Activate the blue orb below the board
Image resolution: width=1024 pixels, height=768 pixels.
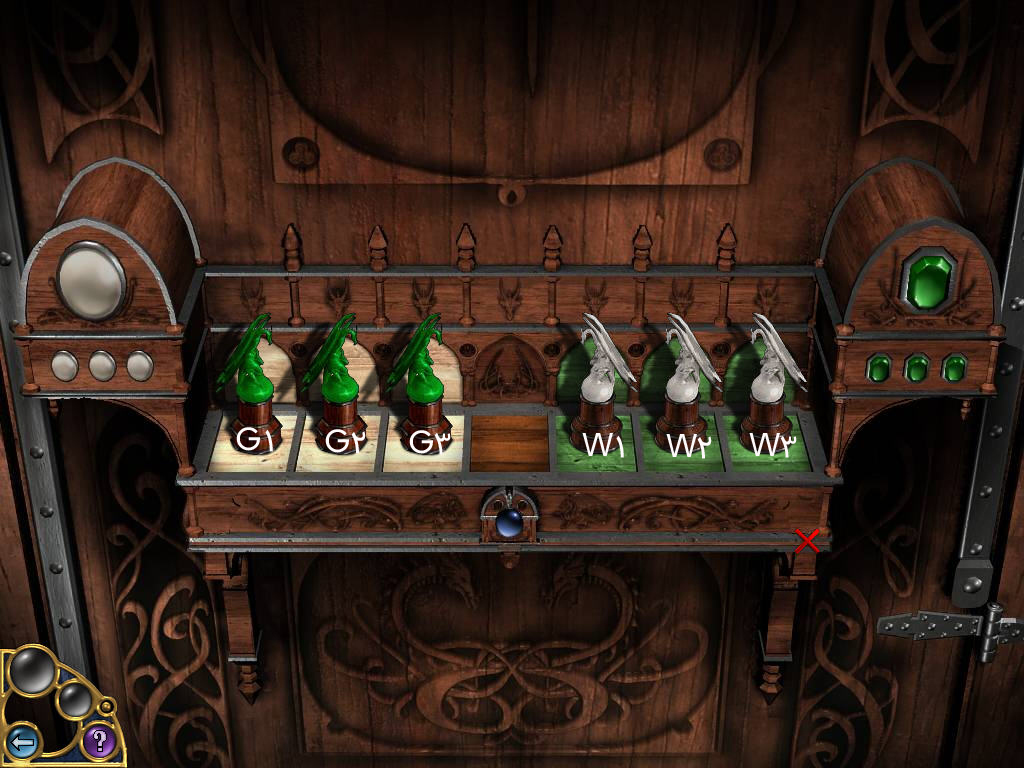[509, 521]
